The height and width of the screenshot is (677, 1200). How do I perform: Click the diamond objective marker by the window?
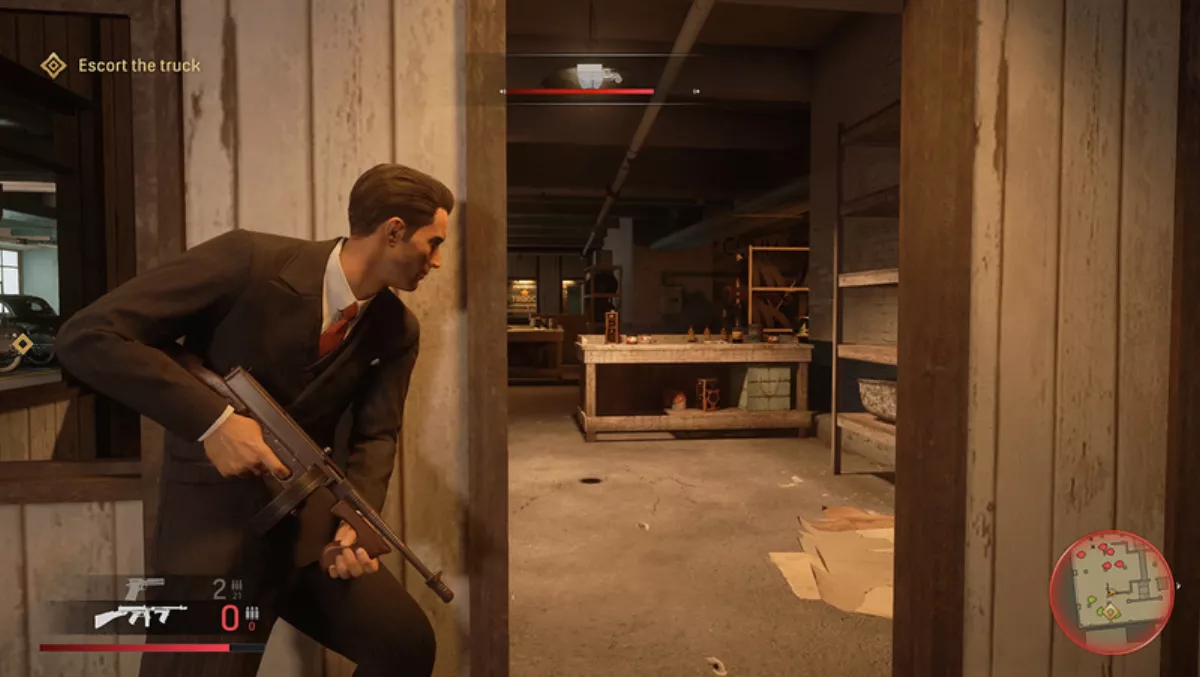coord(22,344)
